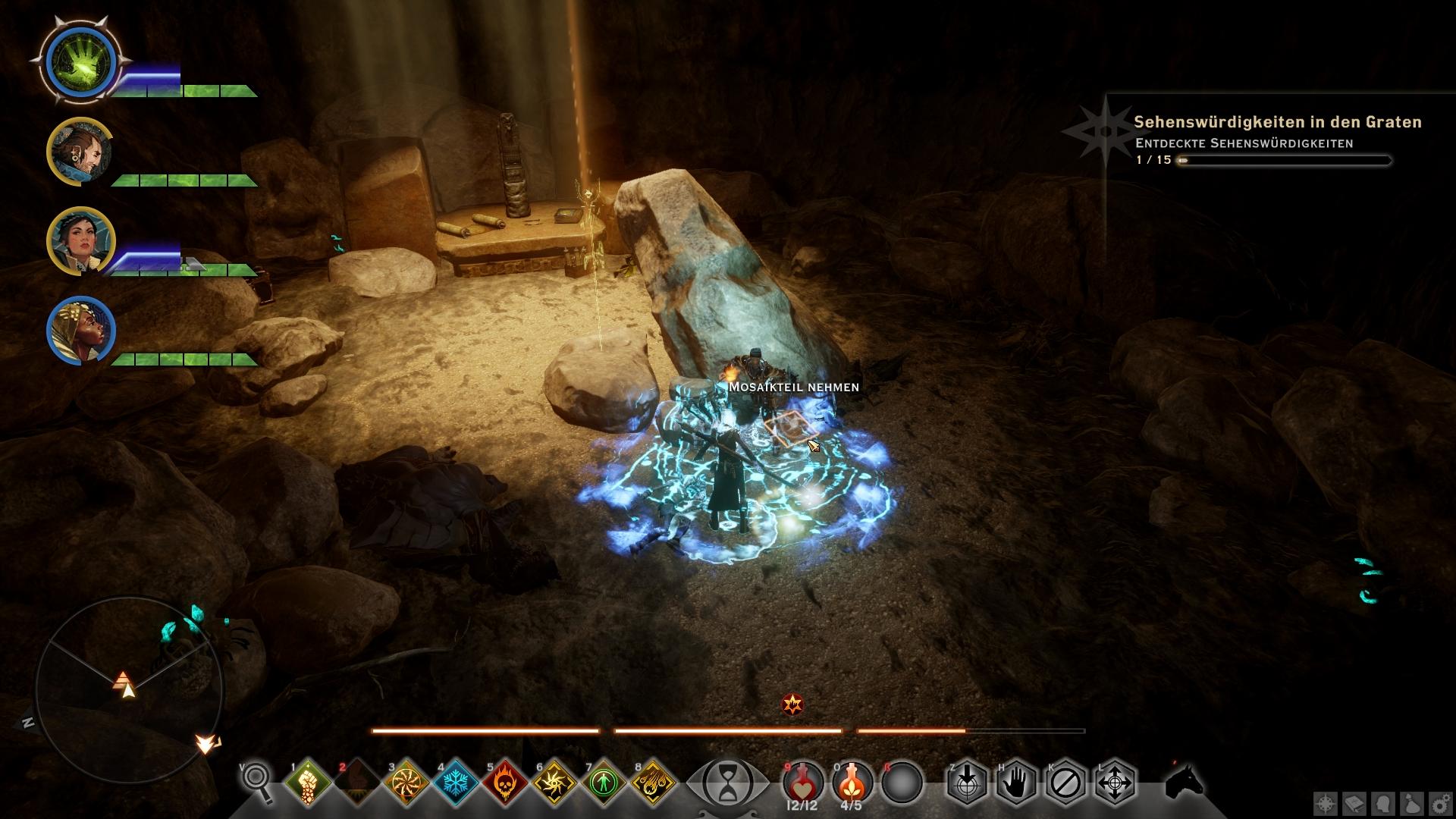The image size is (1456, 819).
Task: Trigger the yellow swirling burst ability
Action: [x=555, y=782]
